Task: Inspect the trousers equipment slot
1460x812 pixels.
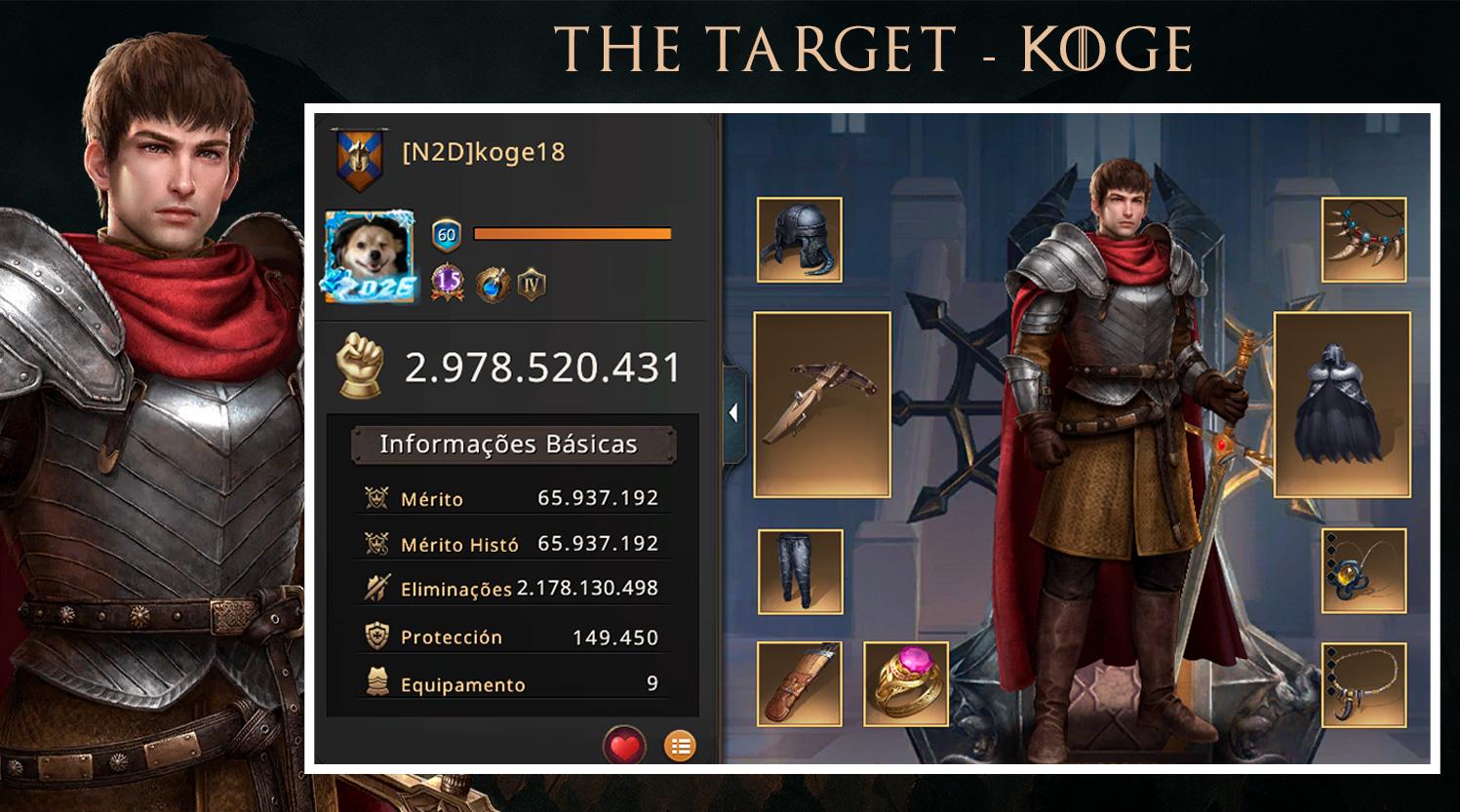Action: tap(801, 572)
